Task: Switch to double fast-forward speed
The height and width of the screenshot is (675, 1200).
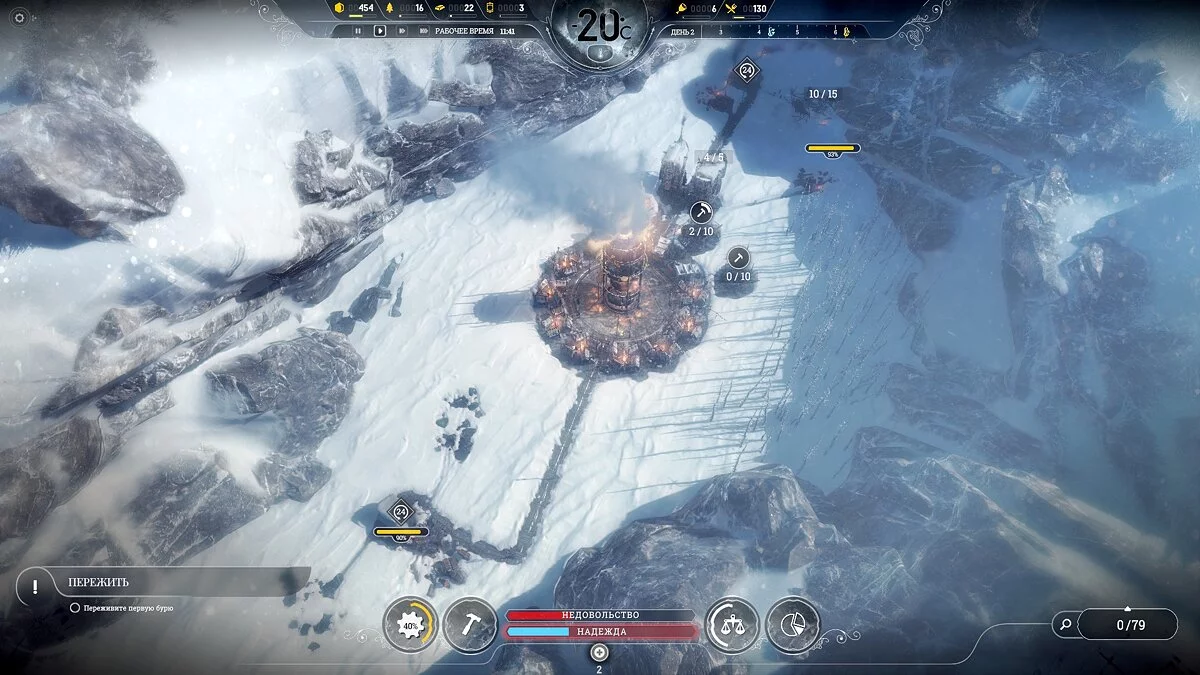Action: tap(402, 31)
